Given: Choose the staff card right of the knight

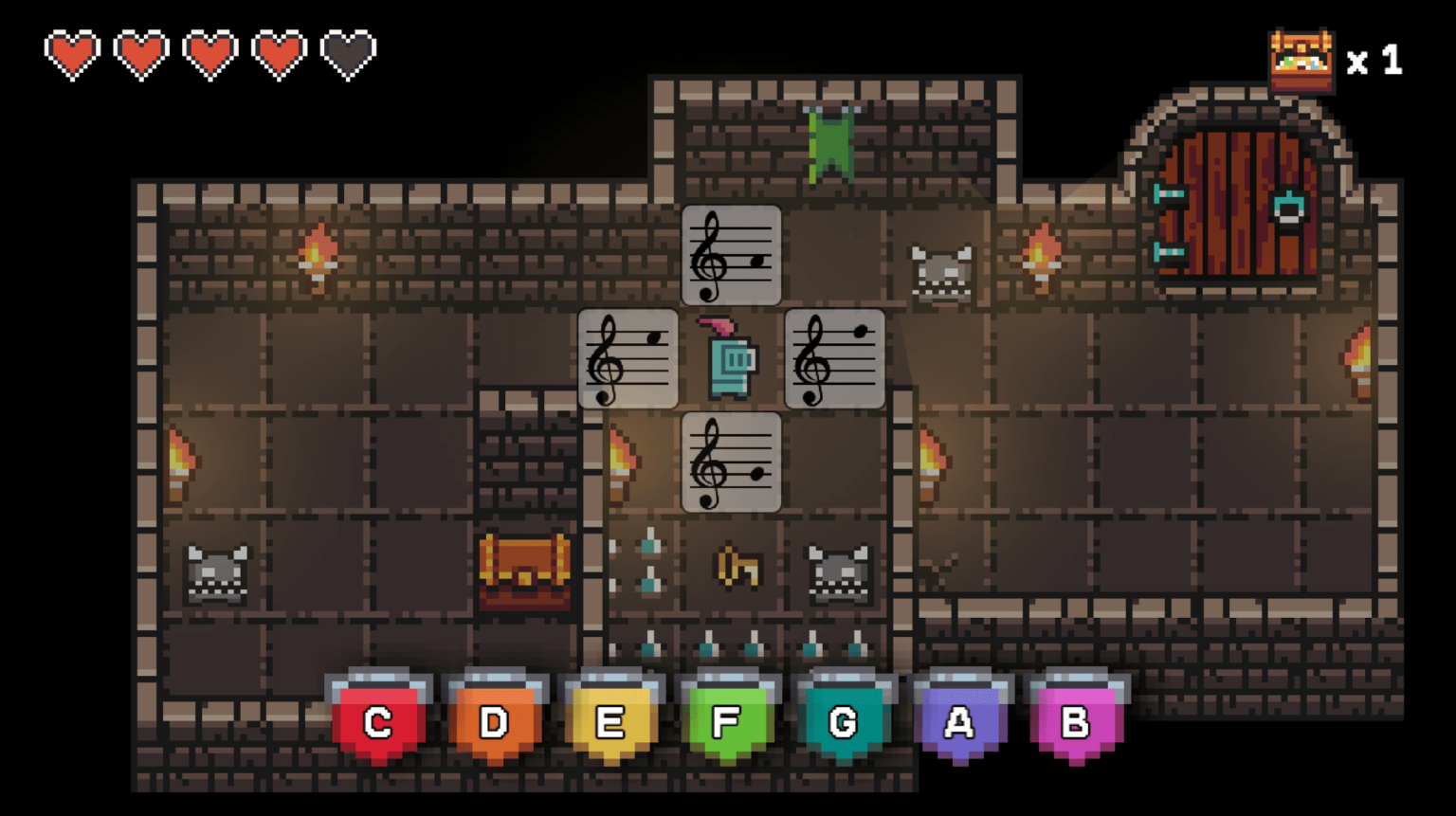Looking at the screenshot, I should click(834, 359).
